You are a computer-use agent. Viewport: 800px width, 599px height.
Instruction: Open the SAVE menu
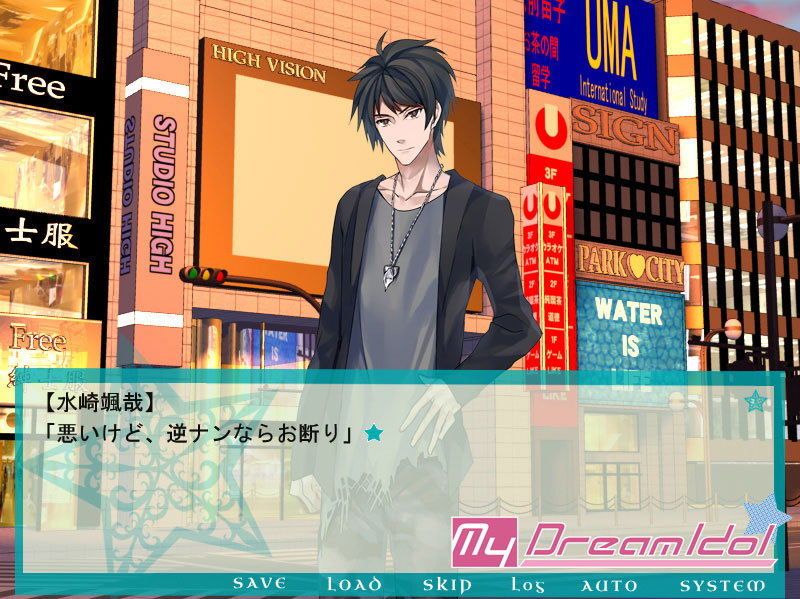(259, 584)
